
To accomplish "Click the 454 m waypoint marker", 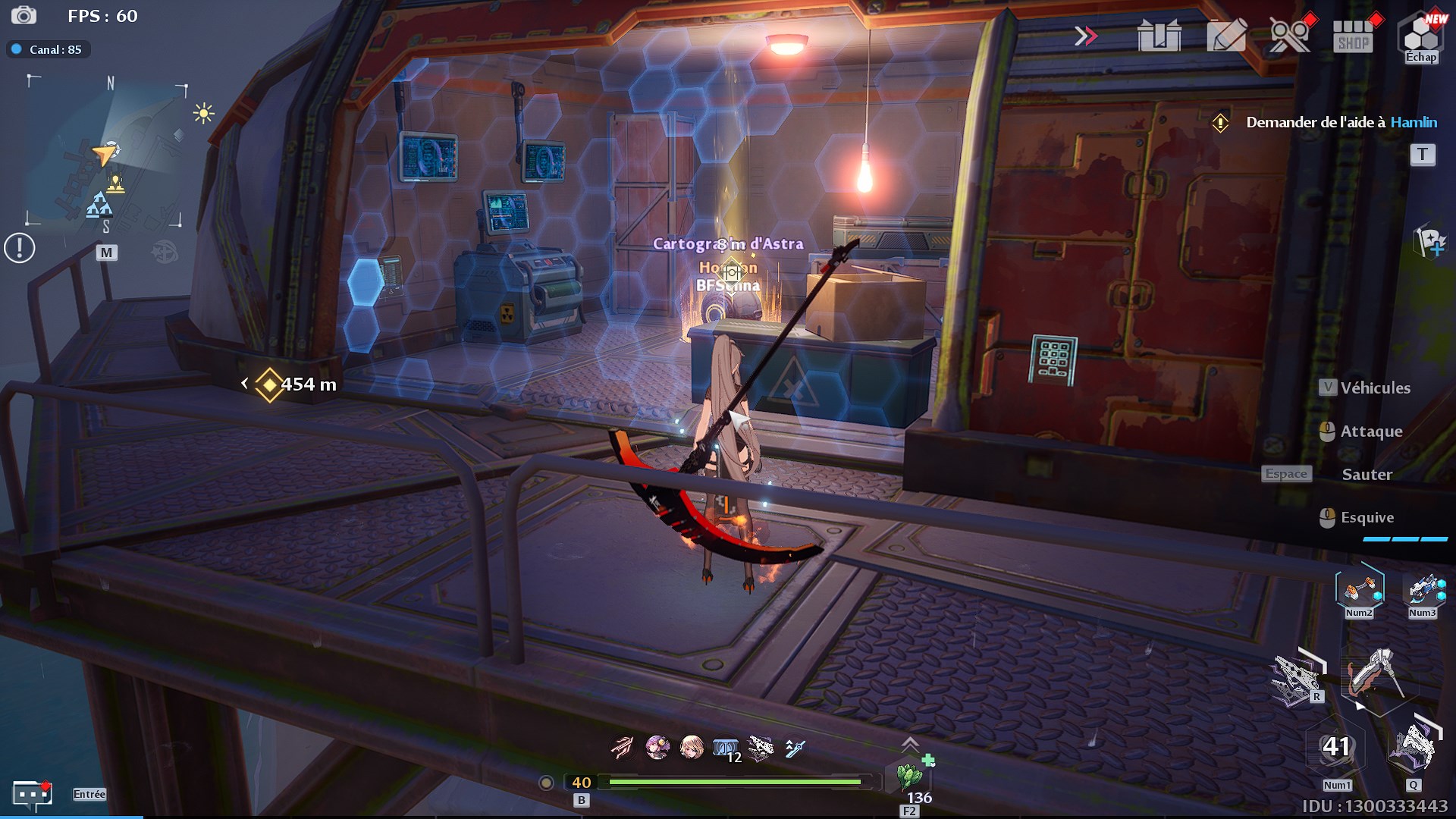I will pyautogui.click(x=270, y=384).
